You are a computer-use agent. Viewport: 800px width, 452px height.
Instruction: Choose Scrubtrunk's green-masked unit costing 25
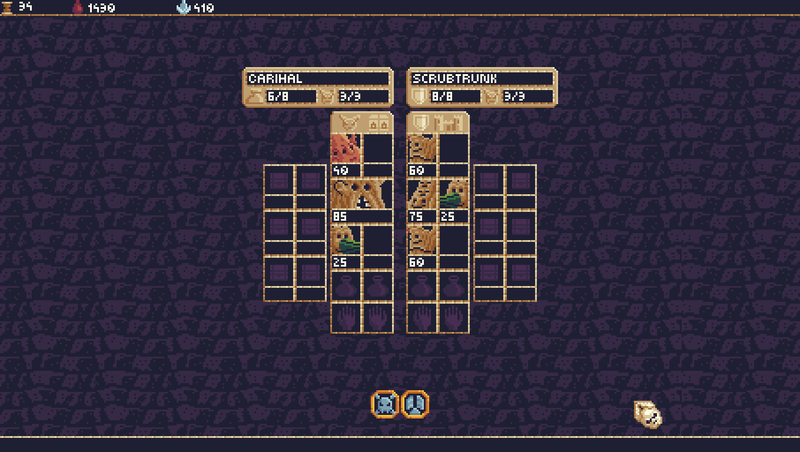pos(453,194)
